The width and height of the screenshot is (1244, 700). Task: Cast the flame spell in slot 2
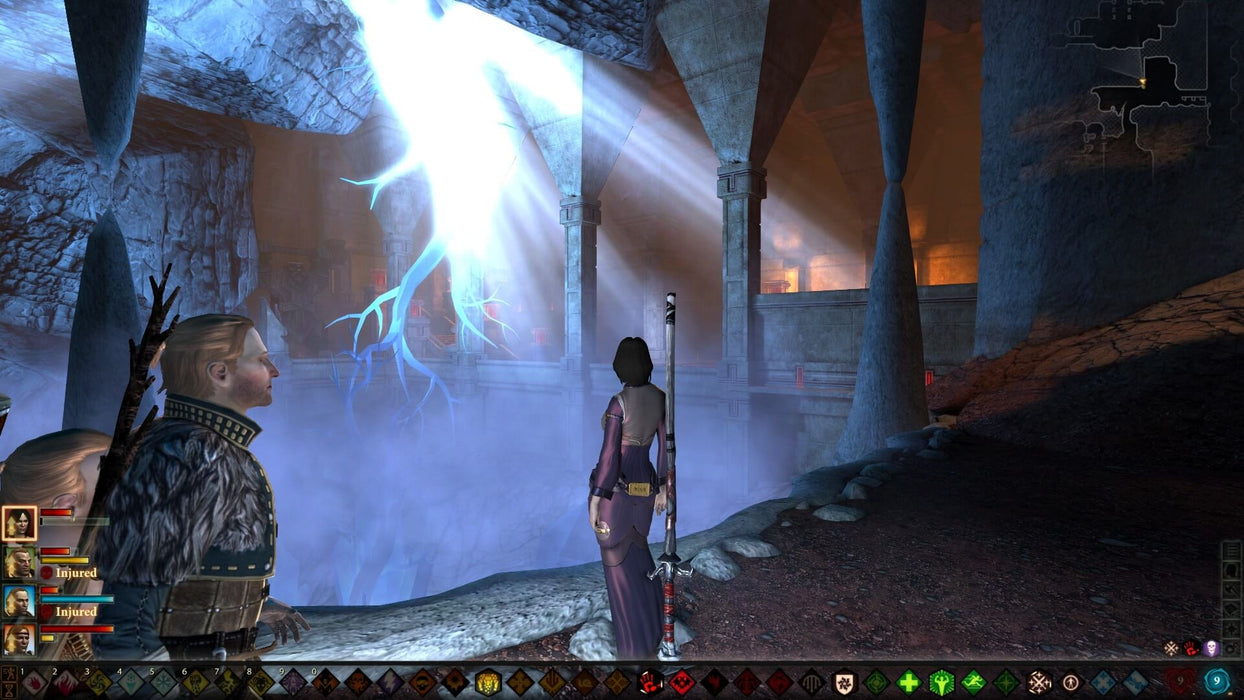tap(65, 683)
